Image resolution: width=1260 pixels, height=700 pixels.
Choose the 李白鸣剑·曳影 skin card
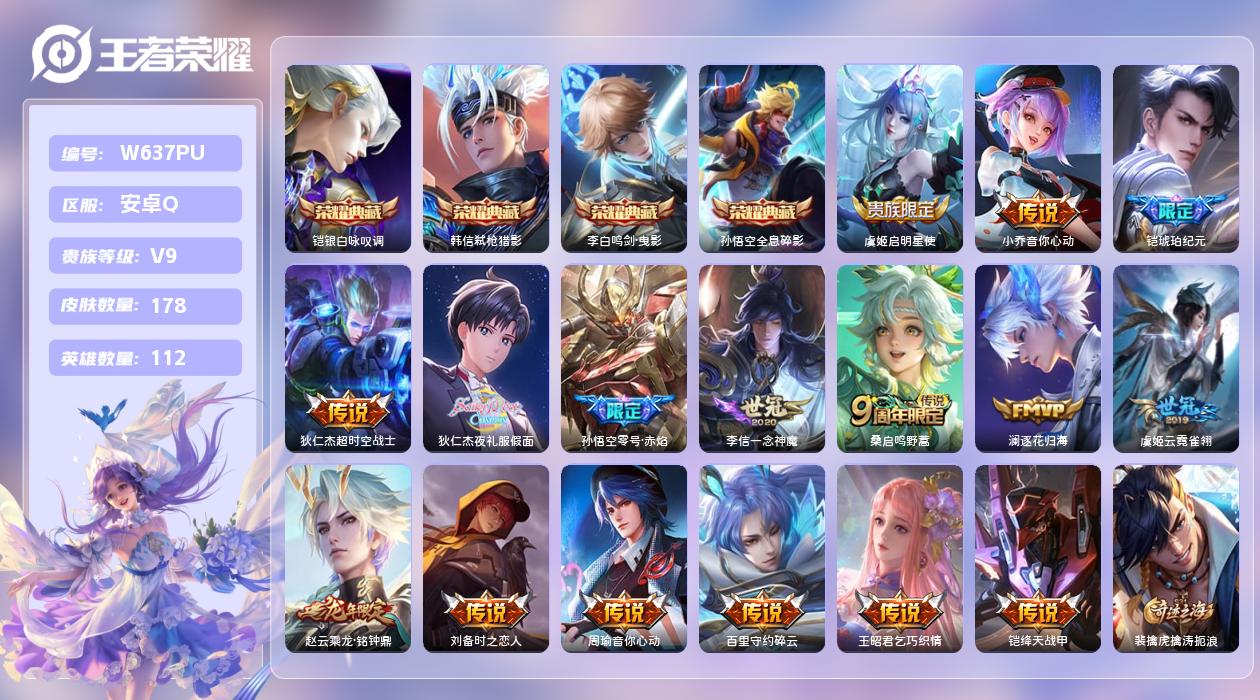click(x=624, y=158)
